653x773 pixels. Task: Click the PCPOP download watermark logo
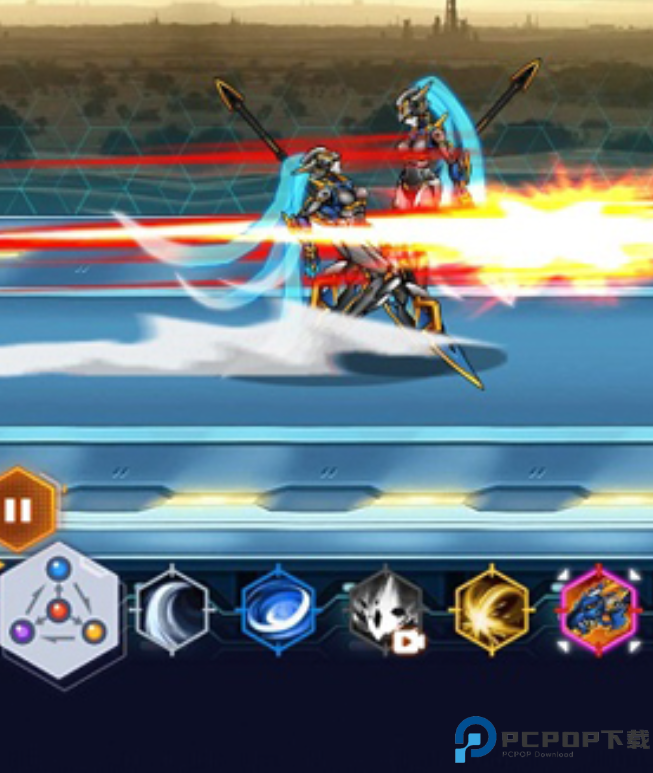[551, 740]
